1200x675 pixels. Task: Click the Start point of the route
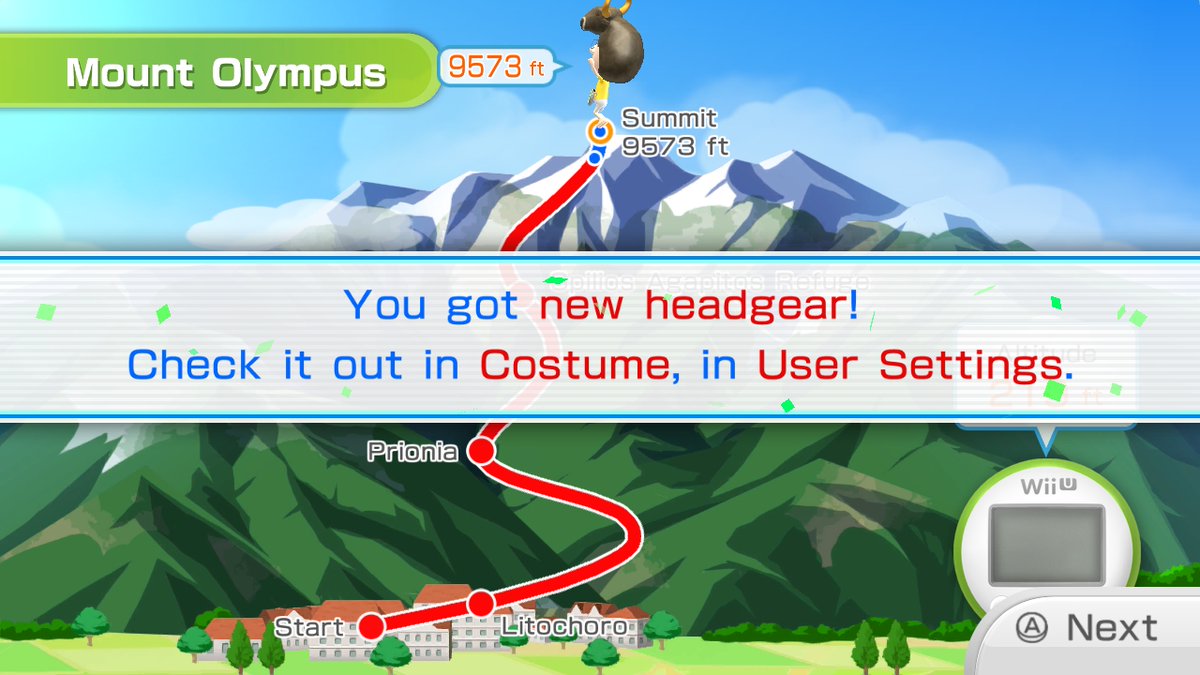click(x=371, y=627)
